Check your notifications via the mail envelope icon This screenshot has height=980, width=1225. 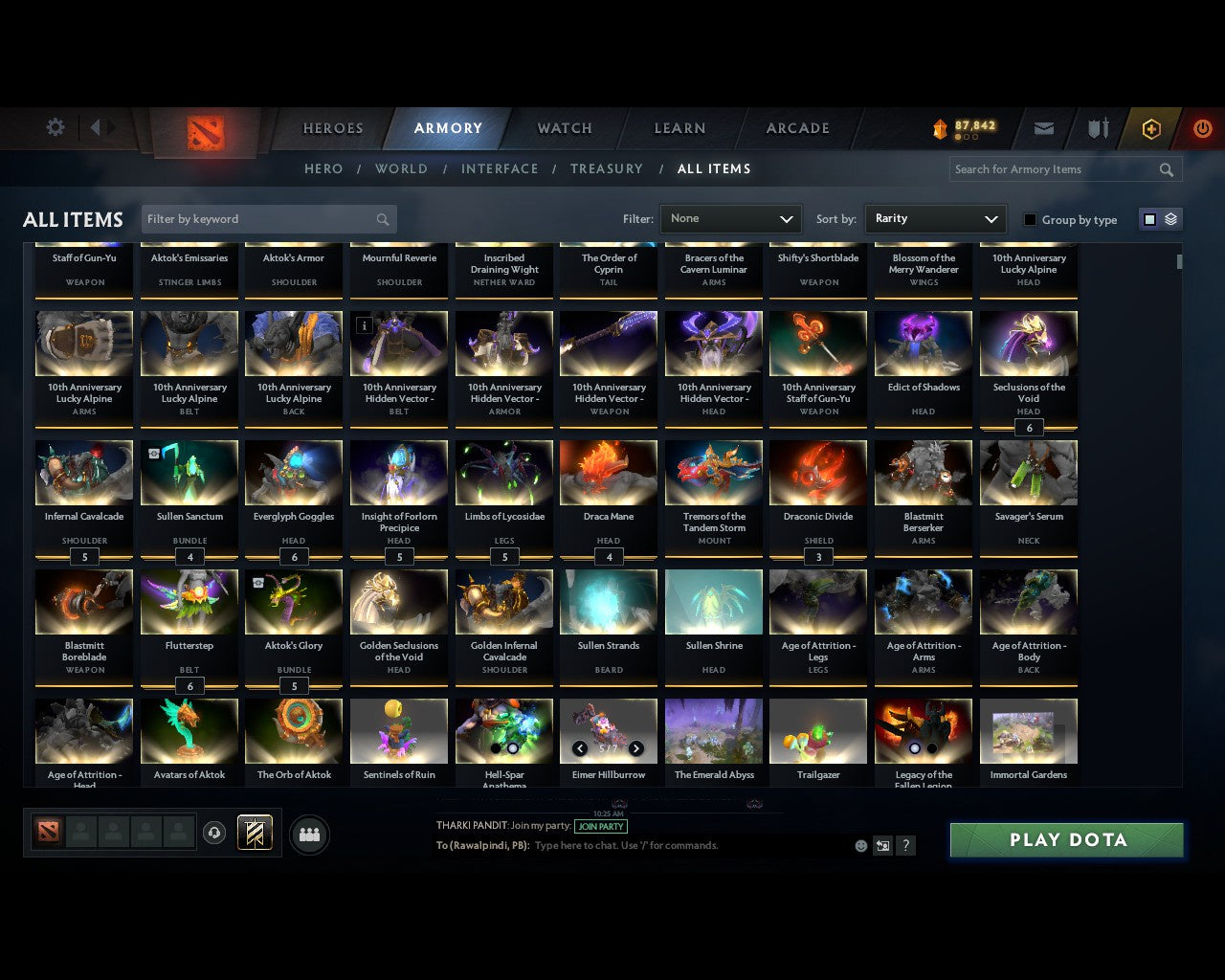(1043, 128)
